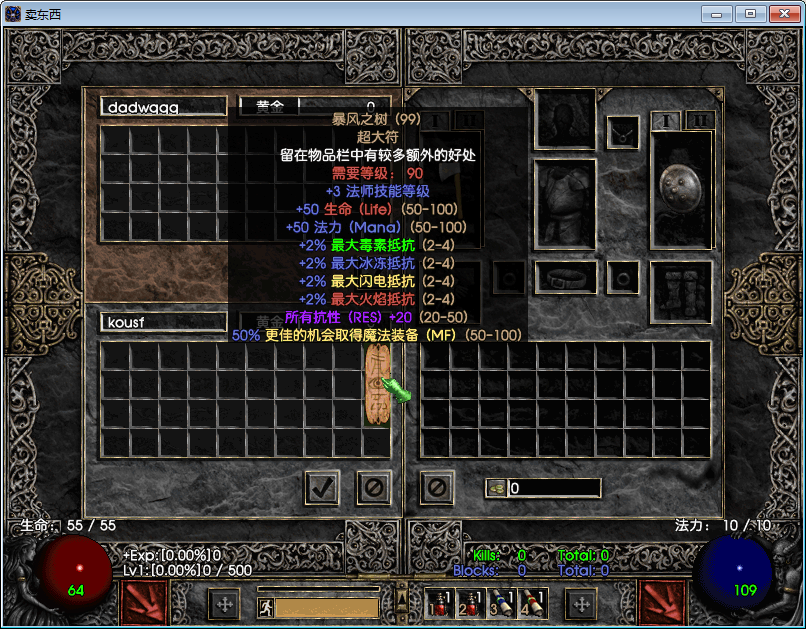This screenshot has width=806, height=629.
Task: Click the amulet equipment slot
Action: coord(624,130)
